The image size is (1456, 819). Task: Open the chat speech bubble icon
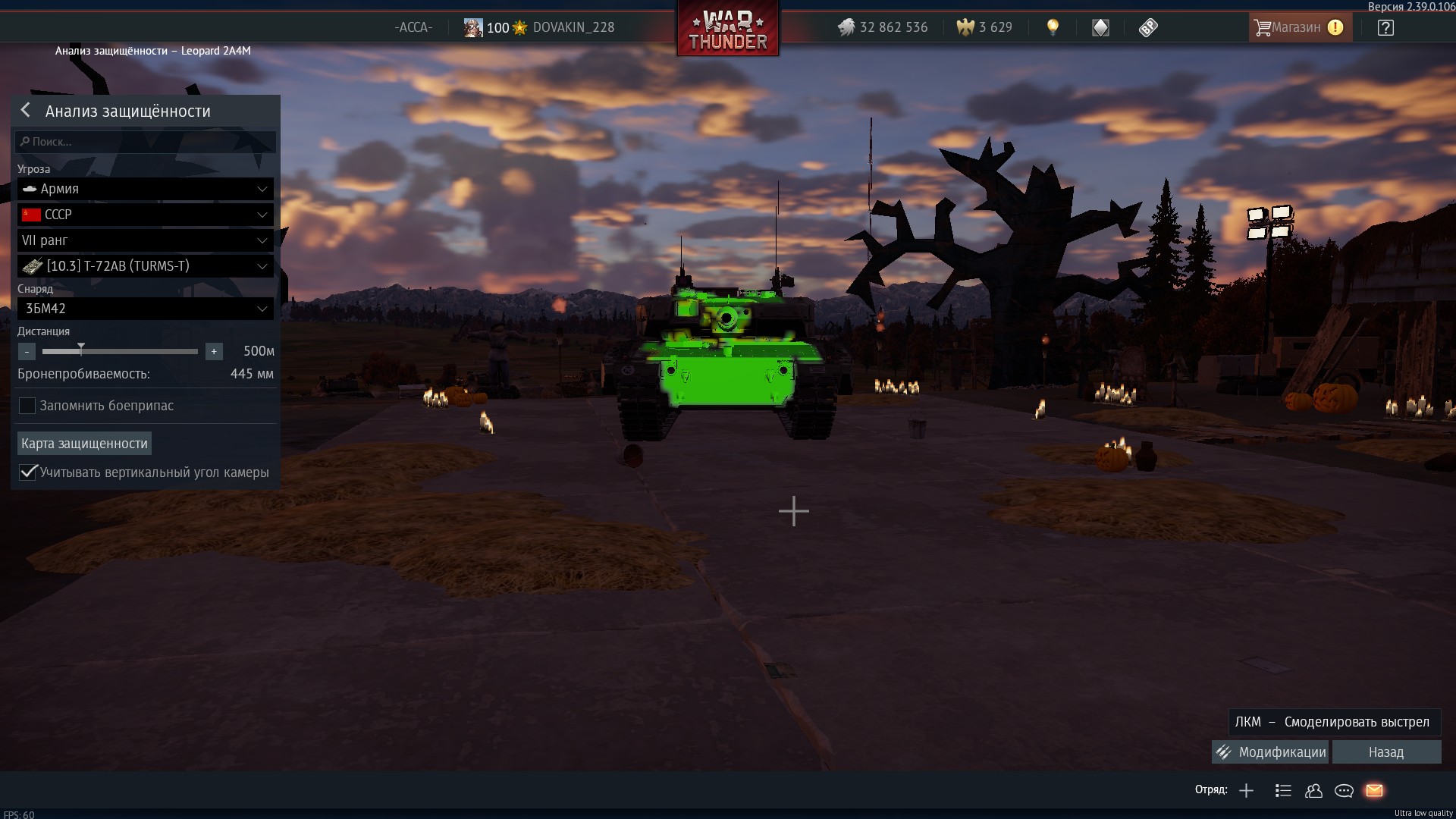[1344, 791]
